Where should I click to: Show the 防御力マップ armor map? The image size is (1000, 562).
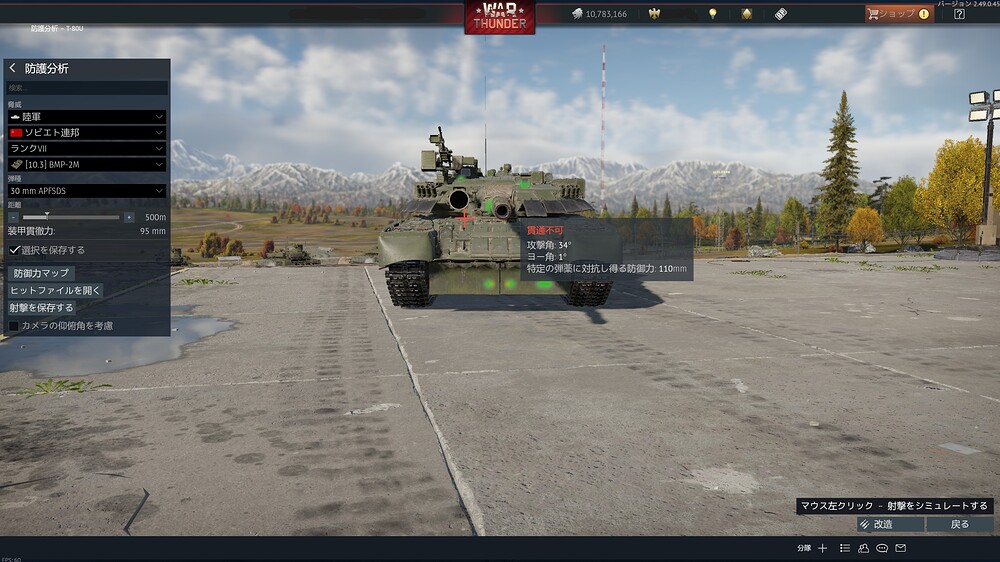click(41, 273)
